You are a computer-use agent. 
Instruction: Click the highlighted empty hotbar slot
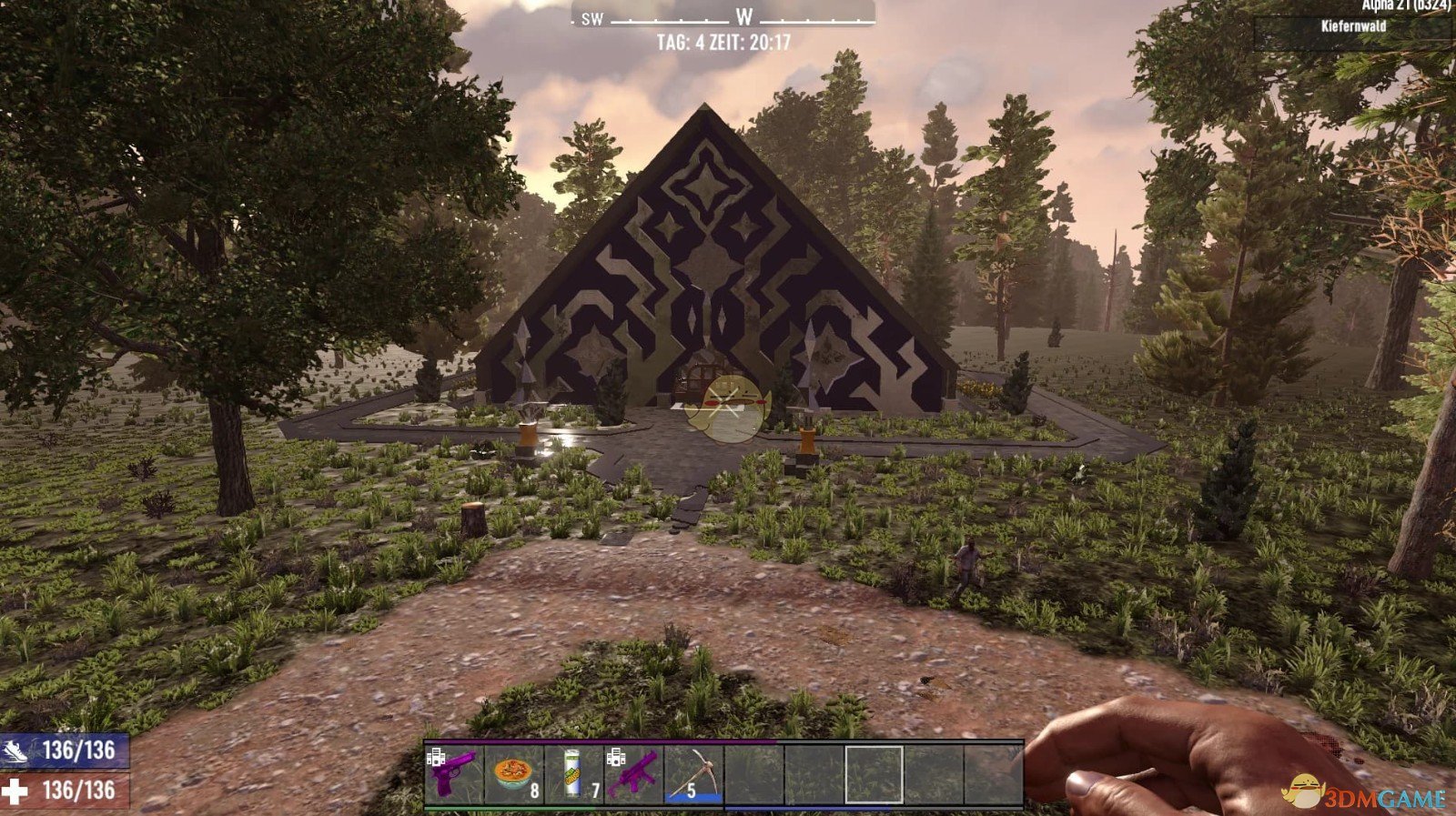874,774
